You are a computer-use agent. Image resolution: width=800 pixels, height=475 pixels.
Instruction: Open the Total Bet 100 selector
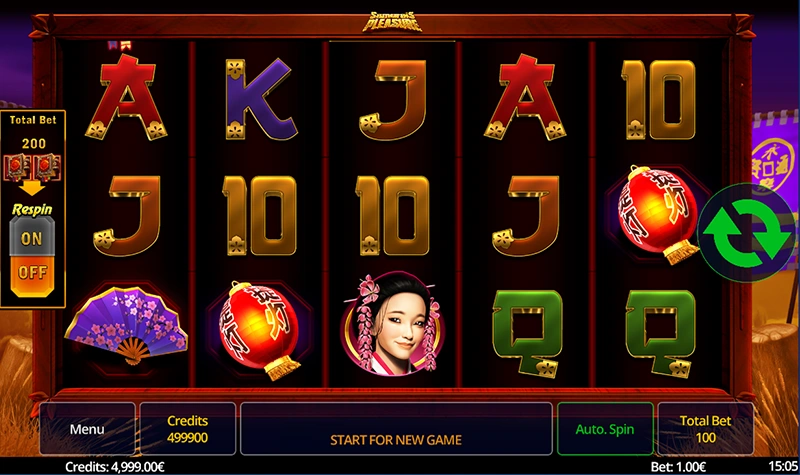(x=707, y=429)
